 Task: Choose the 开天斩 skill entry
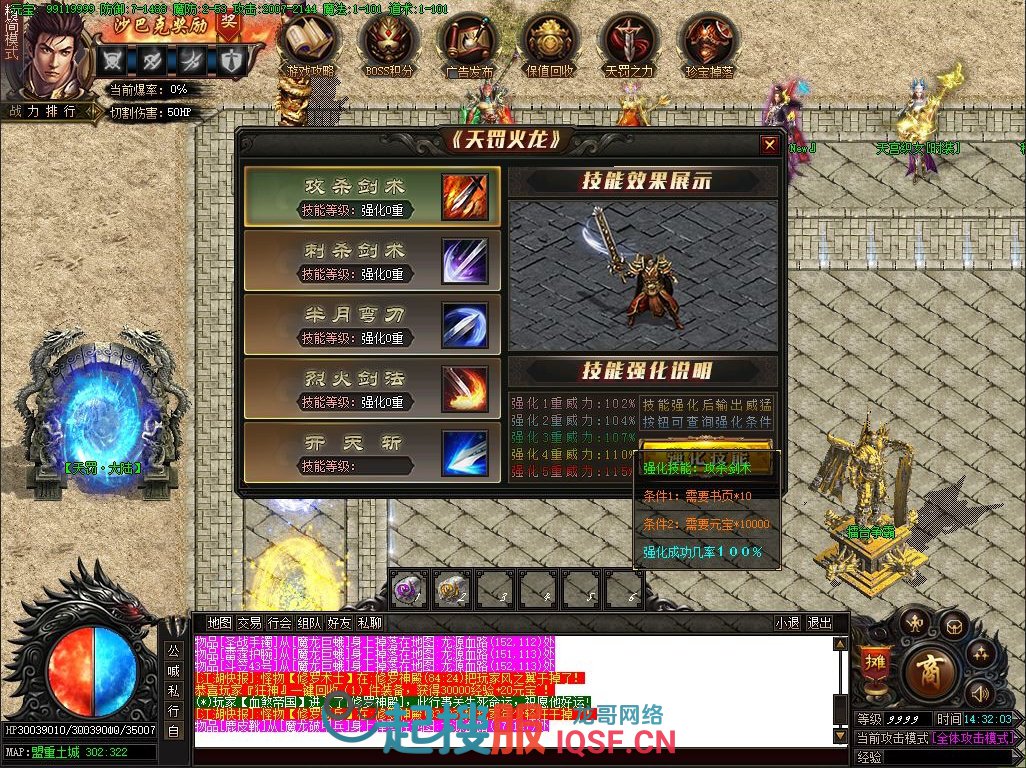click(372, 453)
